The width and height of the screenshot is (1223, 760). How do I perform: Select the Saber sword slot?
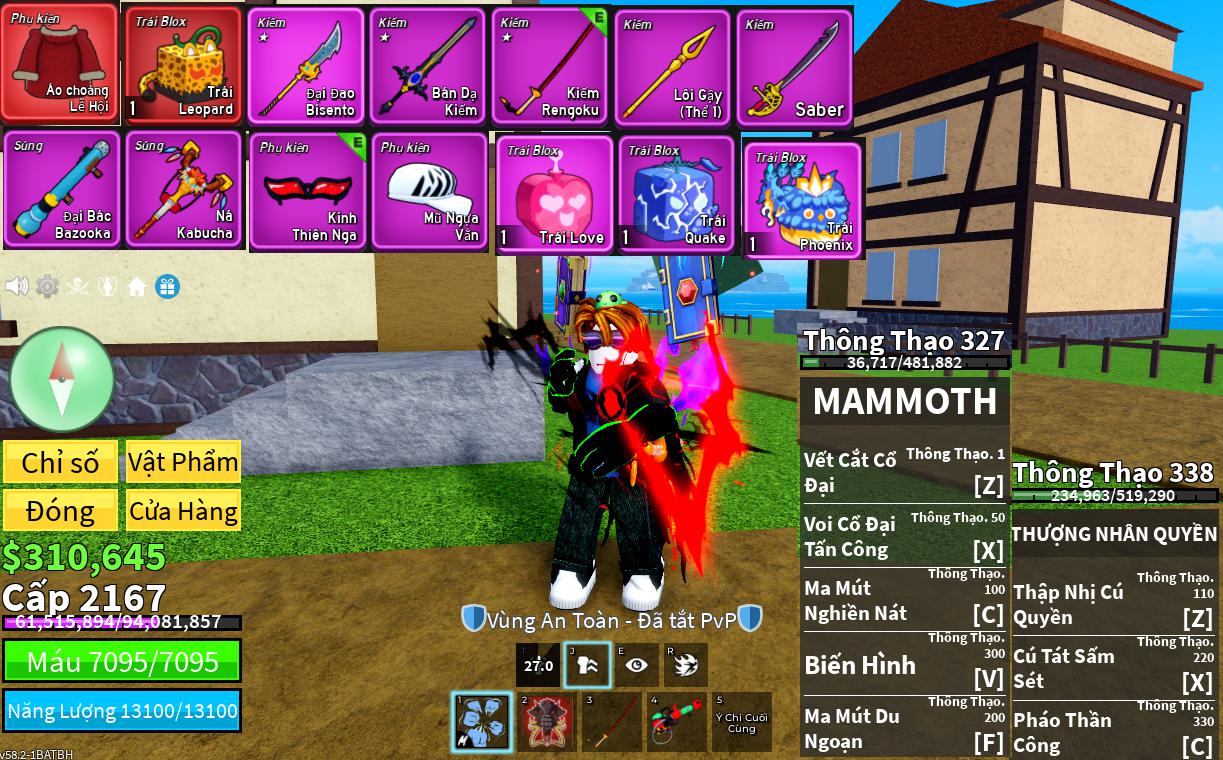point(795,66)
